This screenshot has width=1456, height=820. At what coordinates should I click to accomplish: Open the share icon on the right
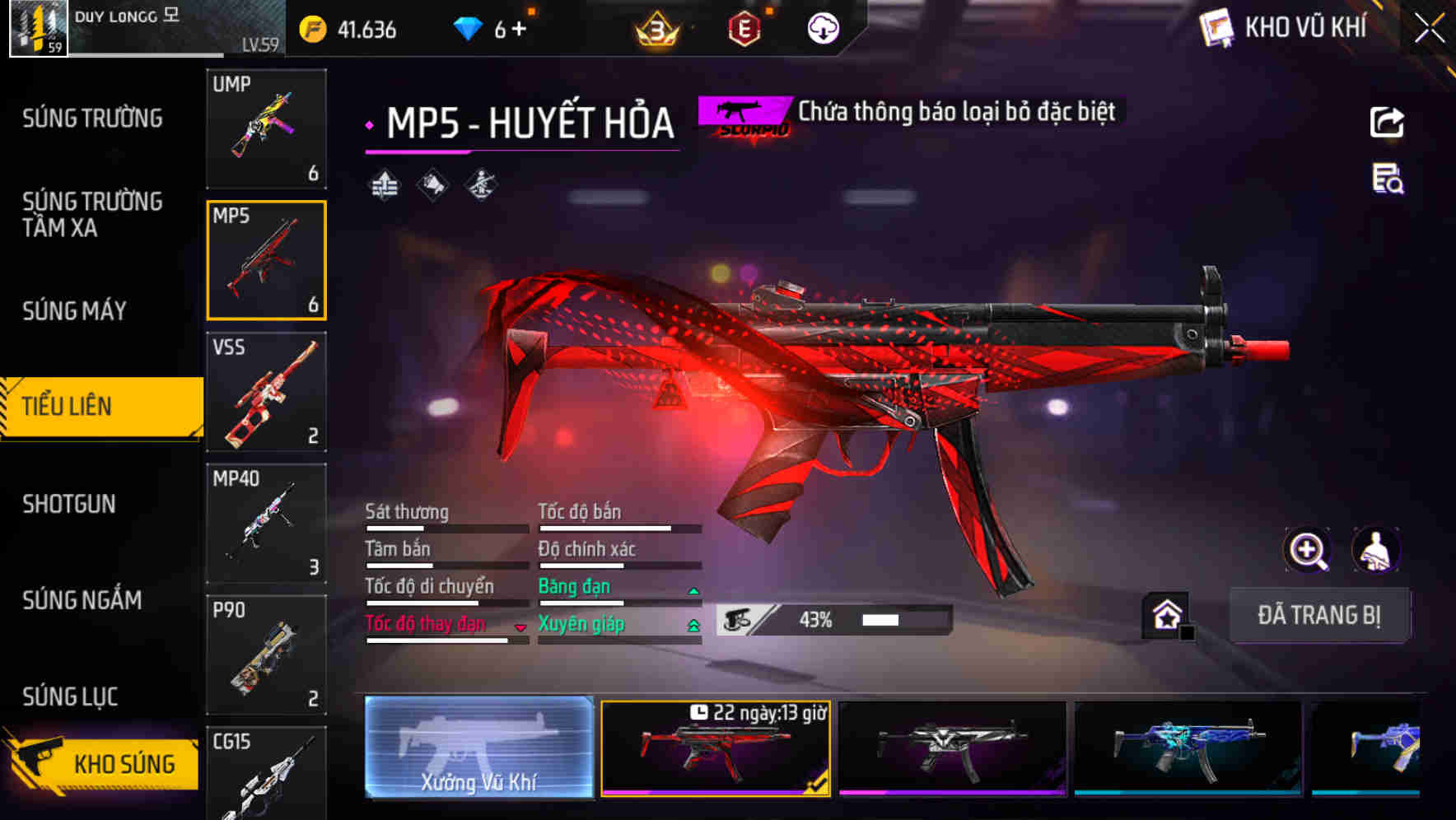pyautogui.click(x=1387, y=122)
